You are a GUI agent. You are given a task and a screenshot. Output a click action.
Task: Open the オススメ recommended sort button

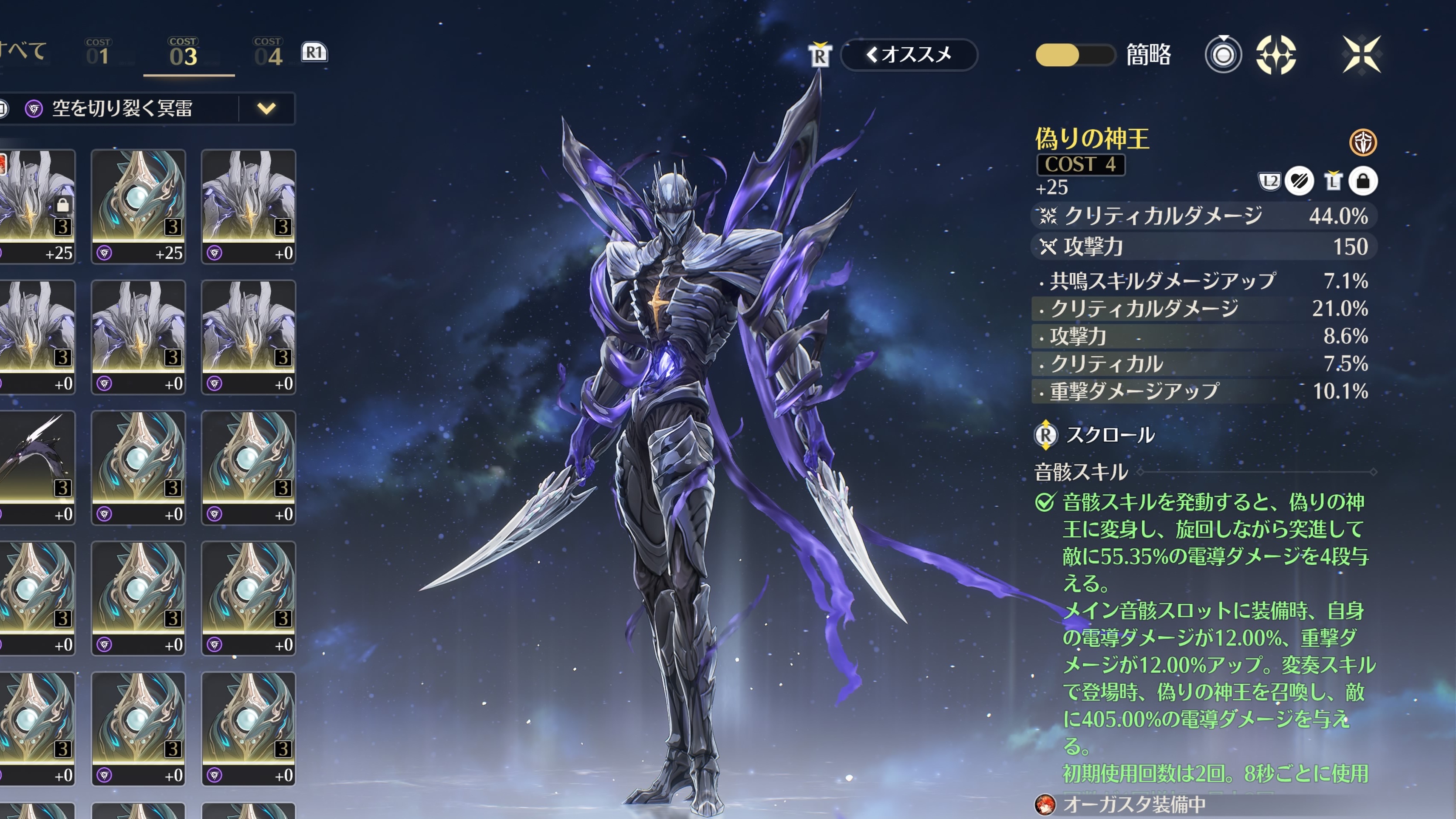click(909, 55)
